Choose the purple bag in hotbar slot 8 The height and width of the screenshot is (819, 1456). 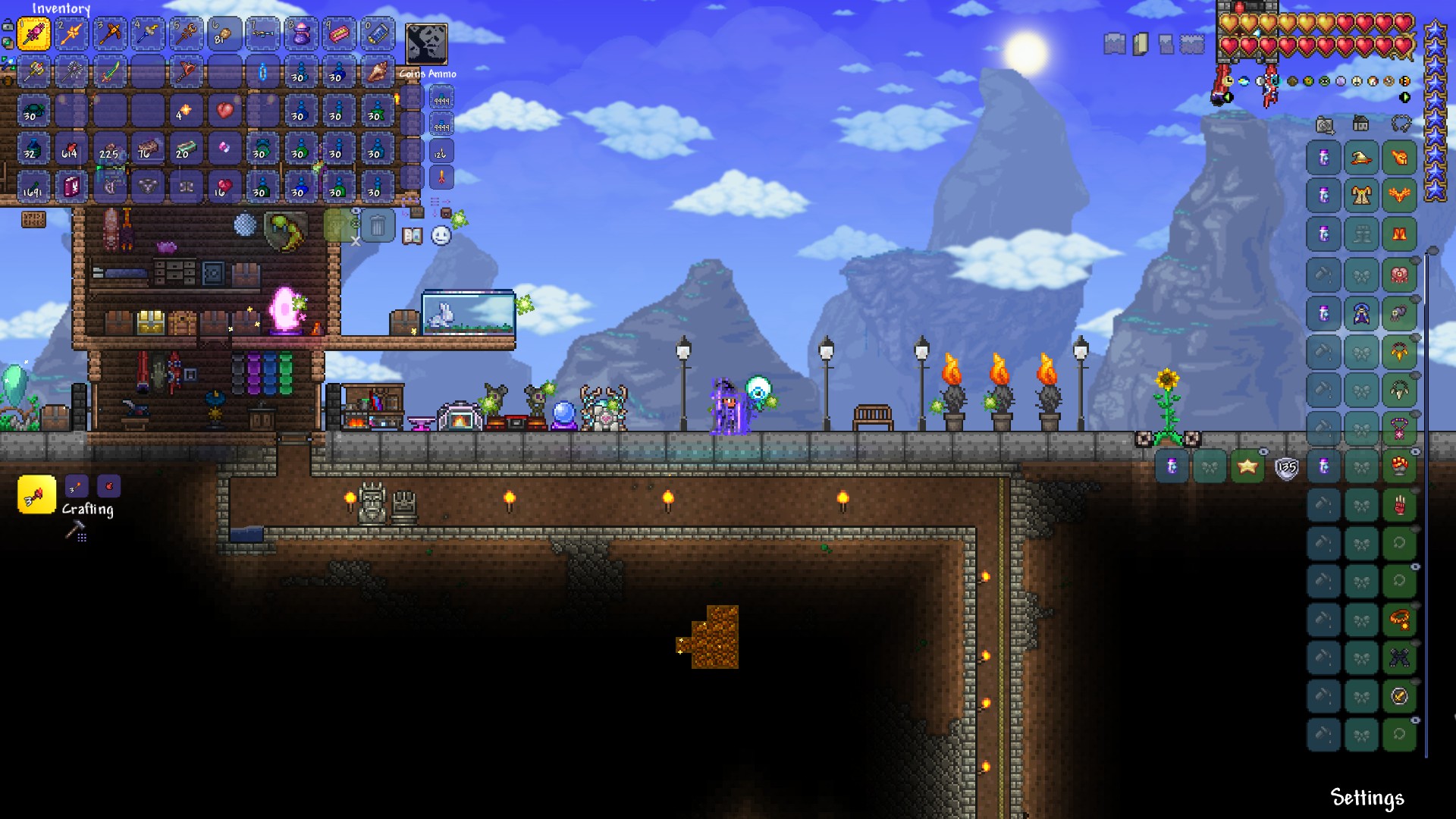pos(301,33)
